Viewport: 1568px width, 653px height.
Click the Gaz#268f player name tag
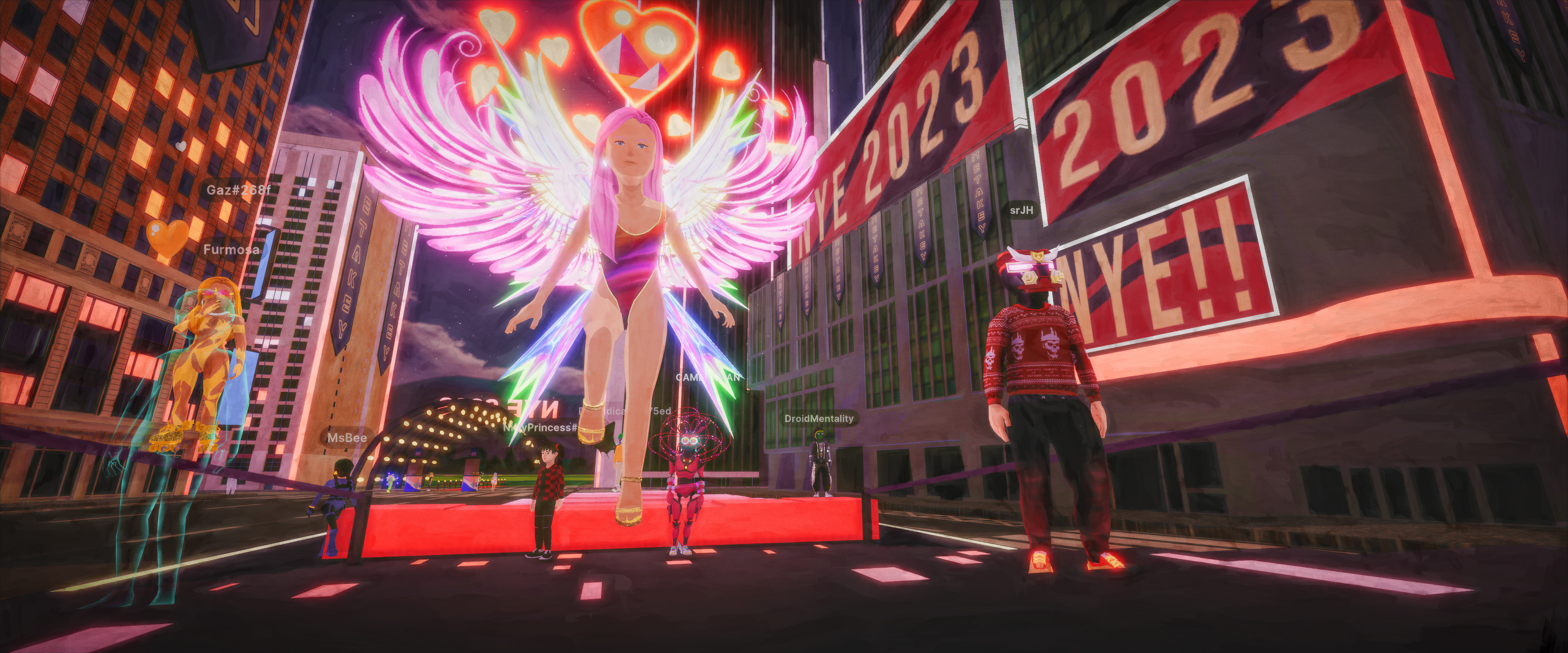[238, 190]
